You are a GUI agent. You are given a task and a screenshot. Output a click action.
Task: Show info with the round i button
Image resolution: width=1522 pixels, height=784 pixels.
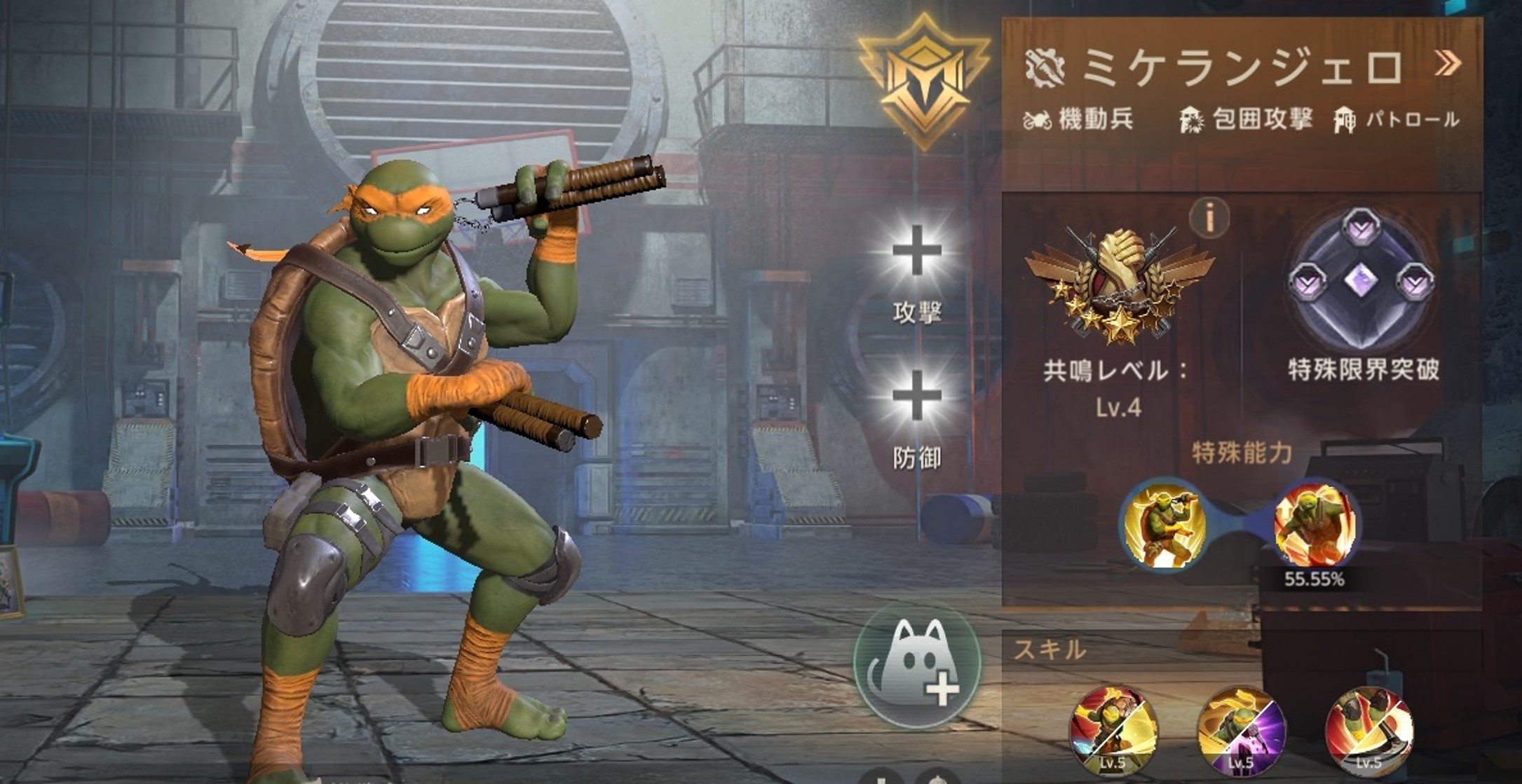click(x=1209, y=217)
